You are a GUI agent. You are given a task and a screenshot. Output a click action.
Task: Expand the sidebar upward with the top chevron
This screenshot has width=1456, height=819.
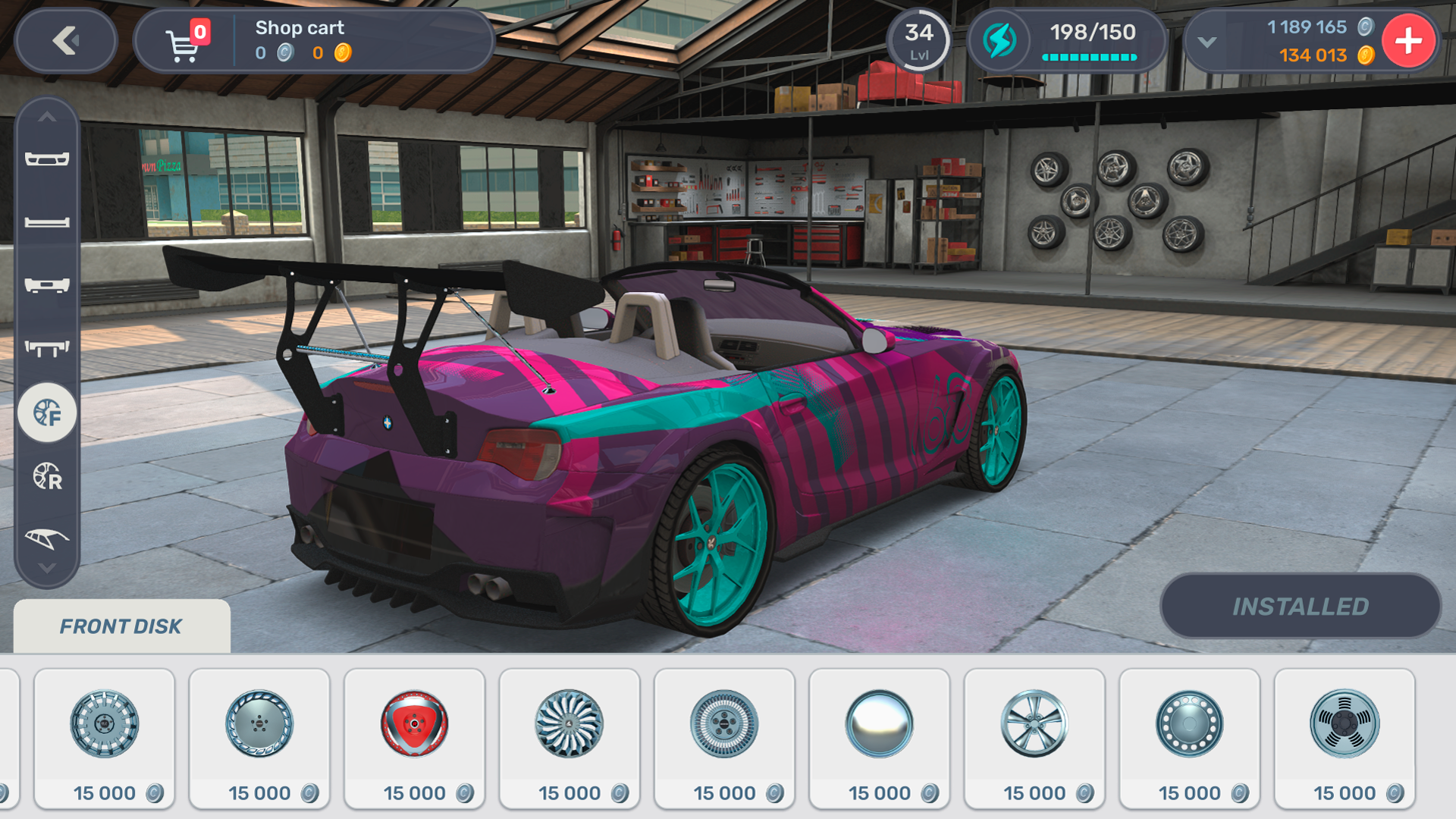point(47,118)
